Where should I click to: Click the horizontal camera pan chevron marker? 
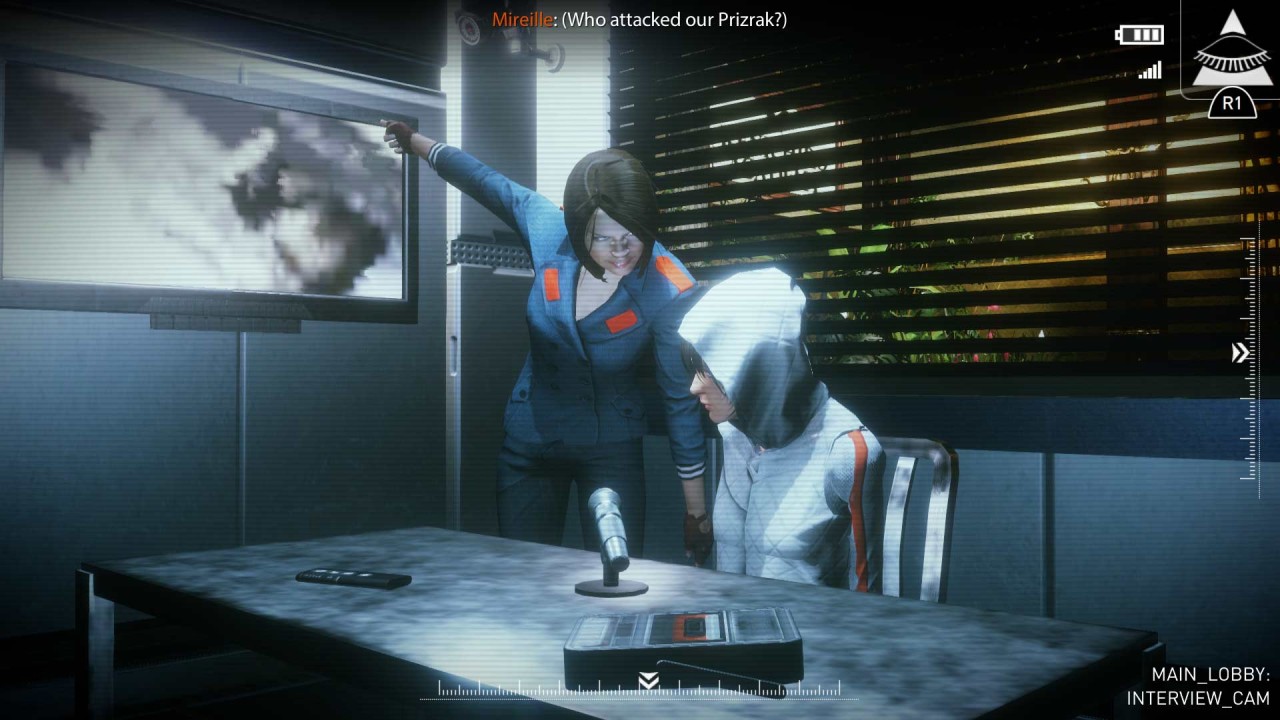(x=648, y=681)
